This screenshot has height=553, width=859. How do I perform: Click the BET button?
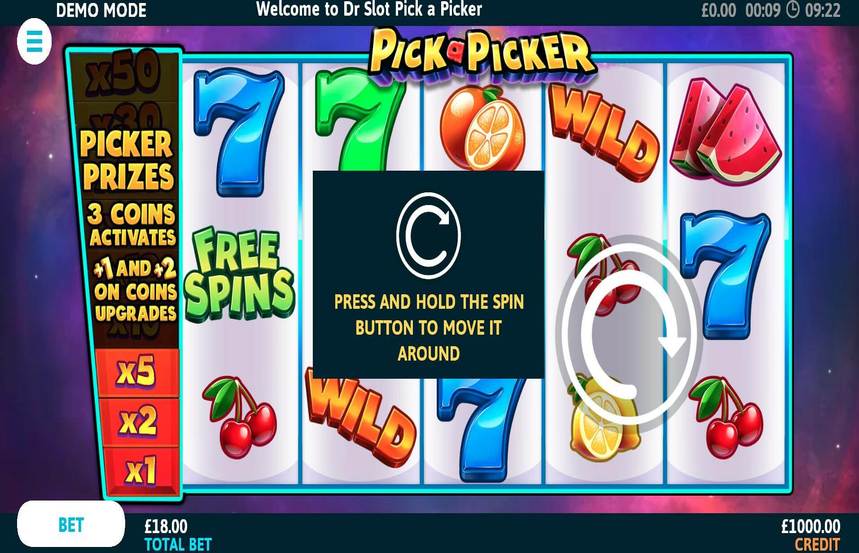tap(71, 525)
